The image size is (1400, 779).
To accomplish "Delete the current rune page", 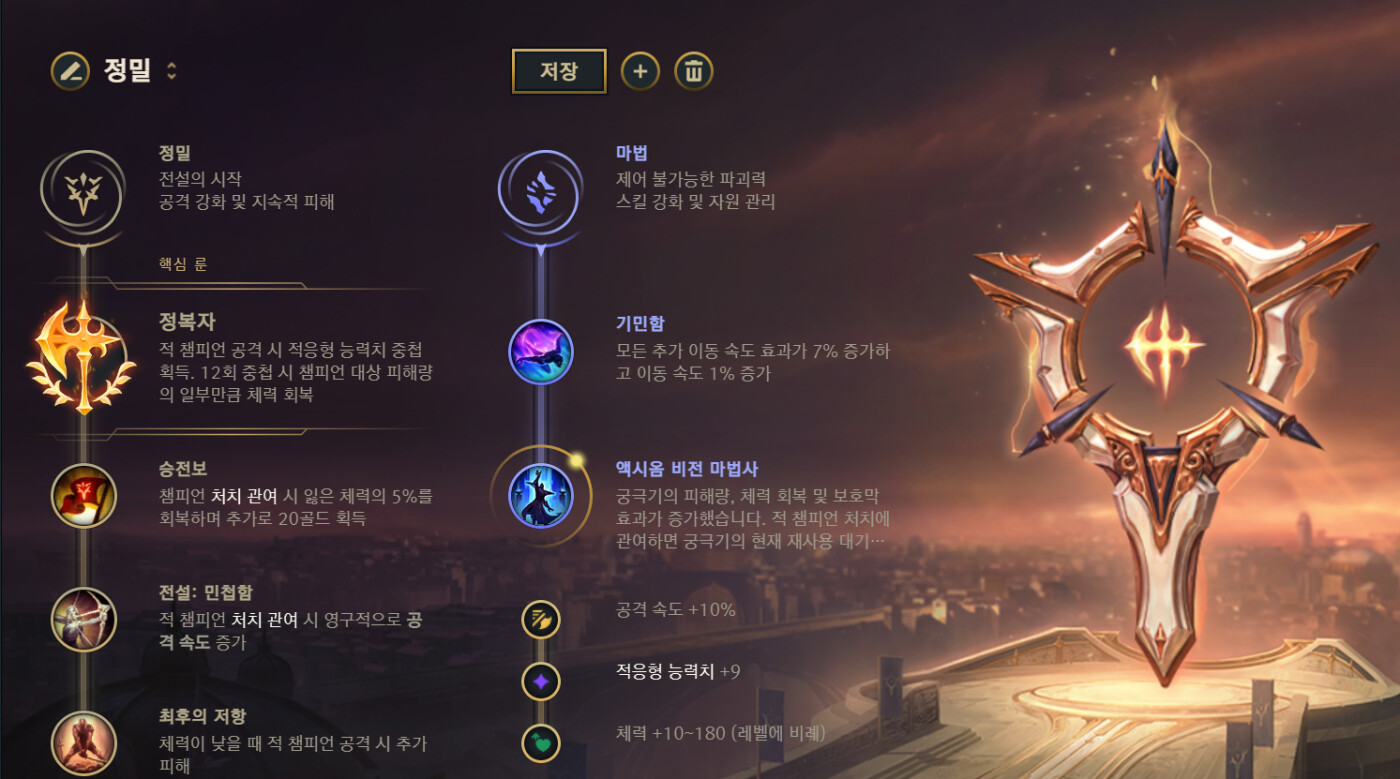I will click(694, 71).
